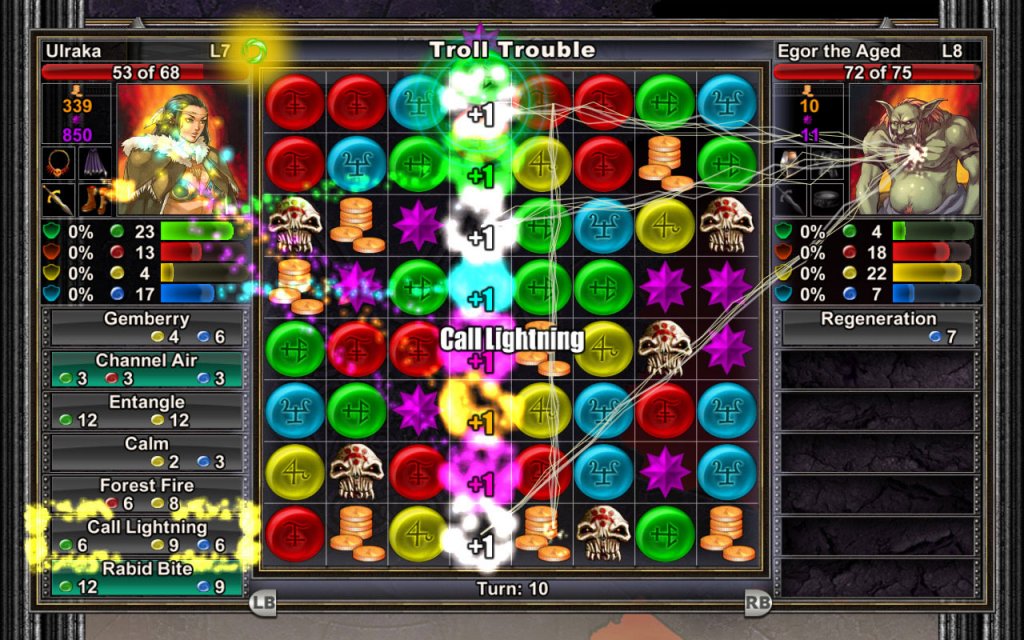Cast the Channel Air spell
The image size is (1024, 640).
tap(147, 369)
